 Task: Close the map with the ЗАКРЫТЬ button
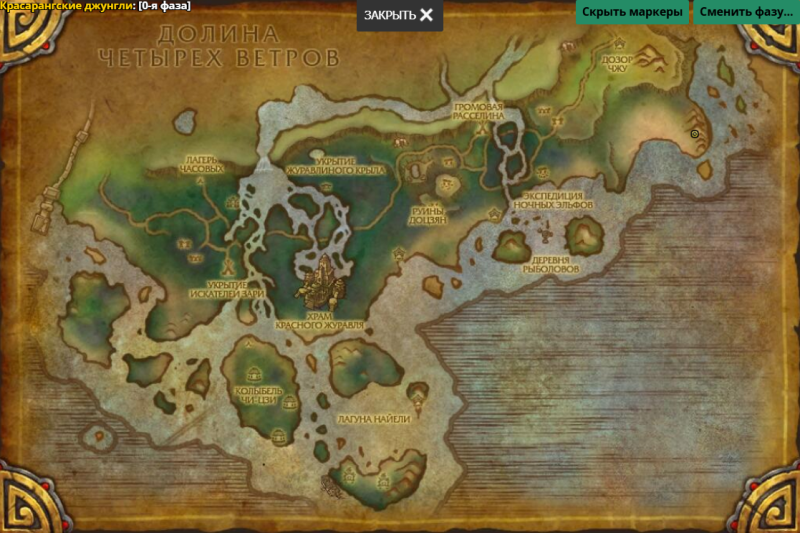pyautogui.click(x=399, y=15)
